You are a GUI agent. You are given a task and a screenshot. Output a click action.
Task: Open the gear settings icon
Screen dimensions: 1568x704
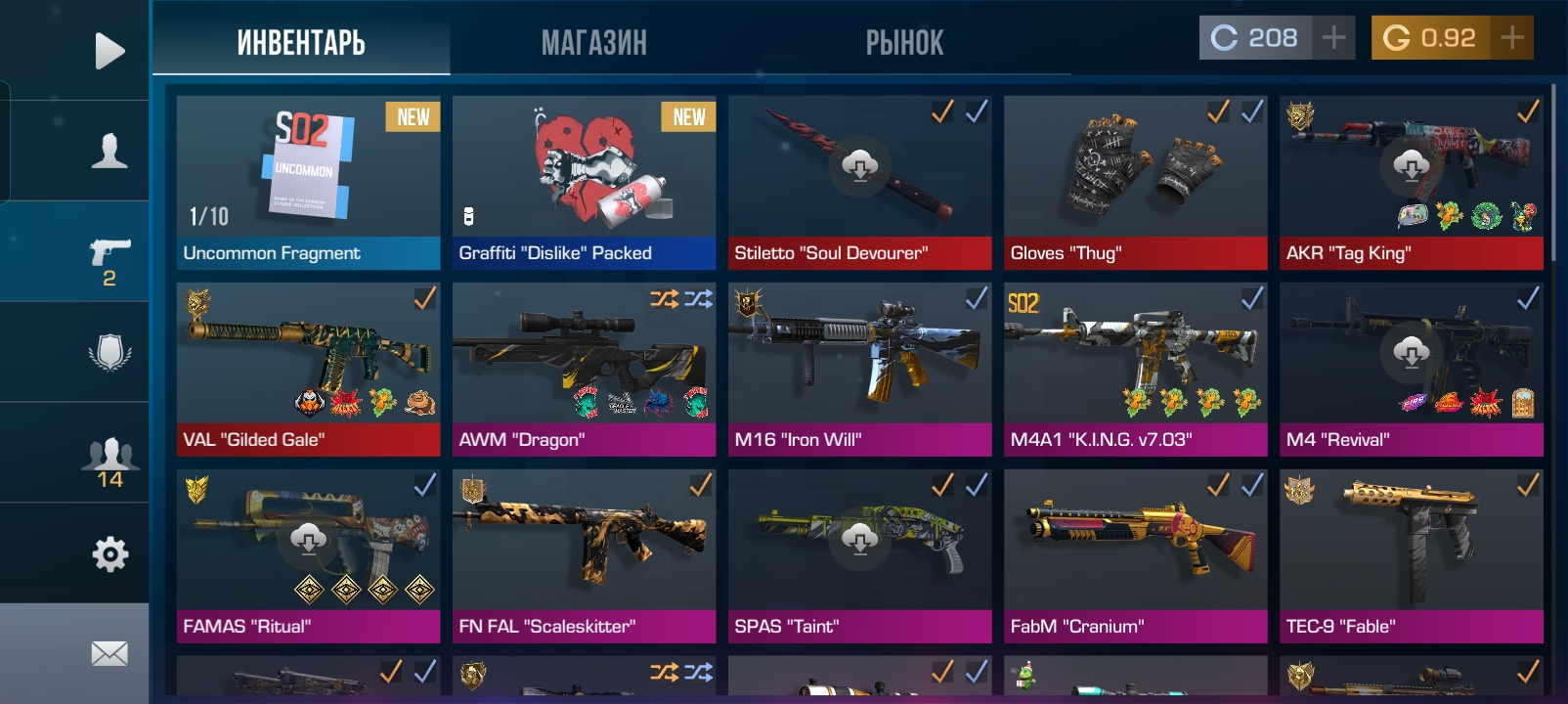pos(109,554)
